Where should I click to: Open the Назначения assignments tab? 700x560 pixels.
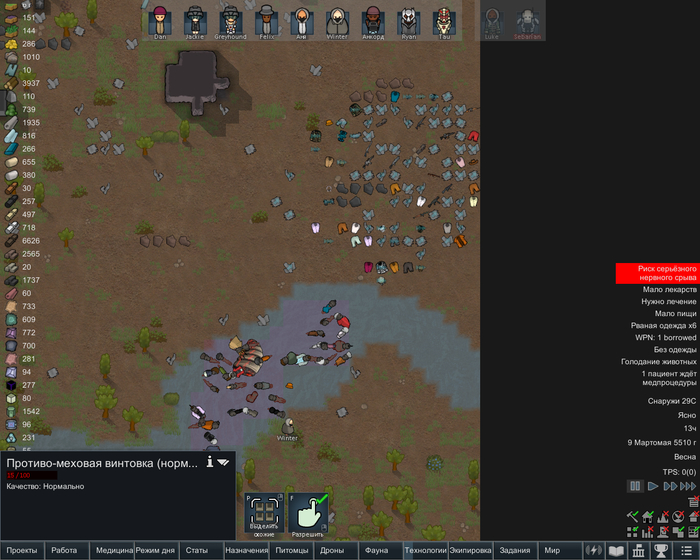click(246, 550)
